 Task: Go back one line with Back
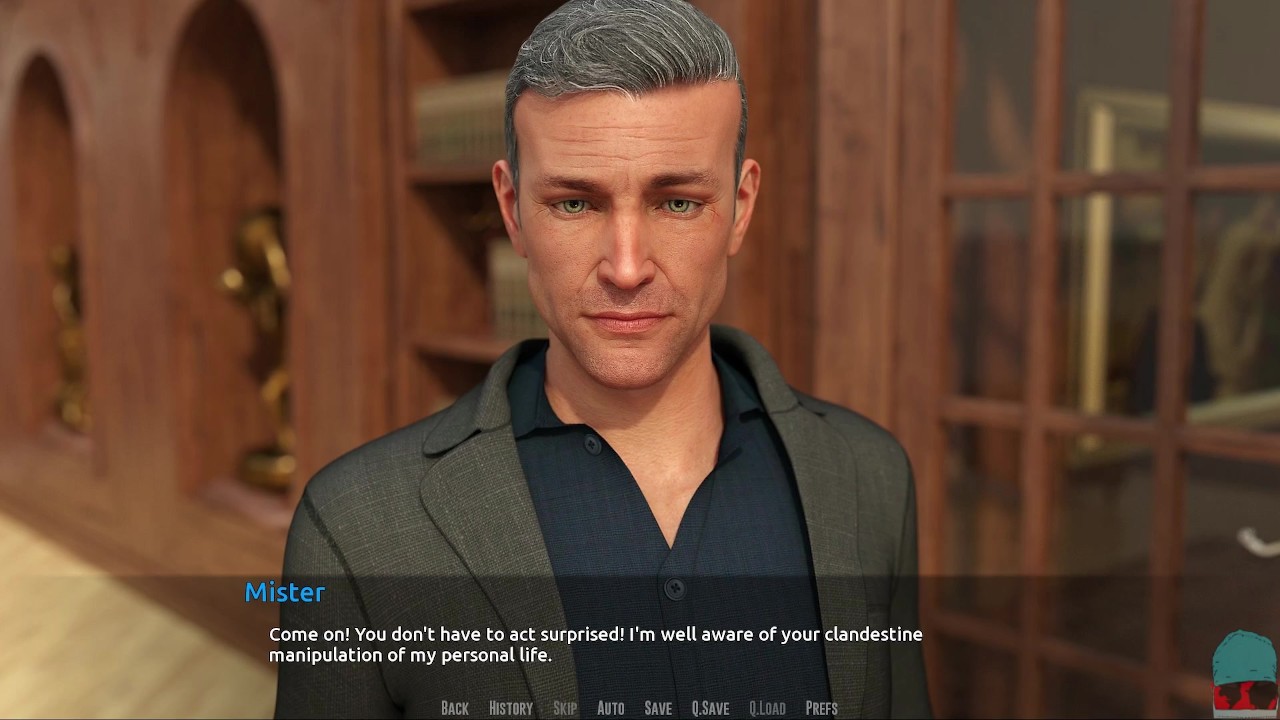pyautogui.click(x=455, y=708)
